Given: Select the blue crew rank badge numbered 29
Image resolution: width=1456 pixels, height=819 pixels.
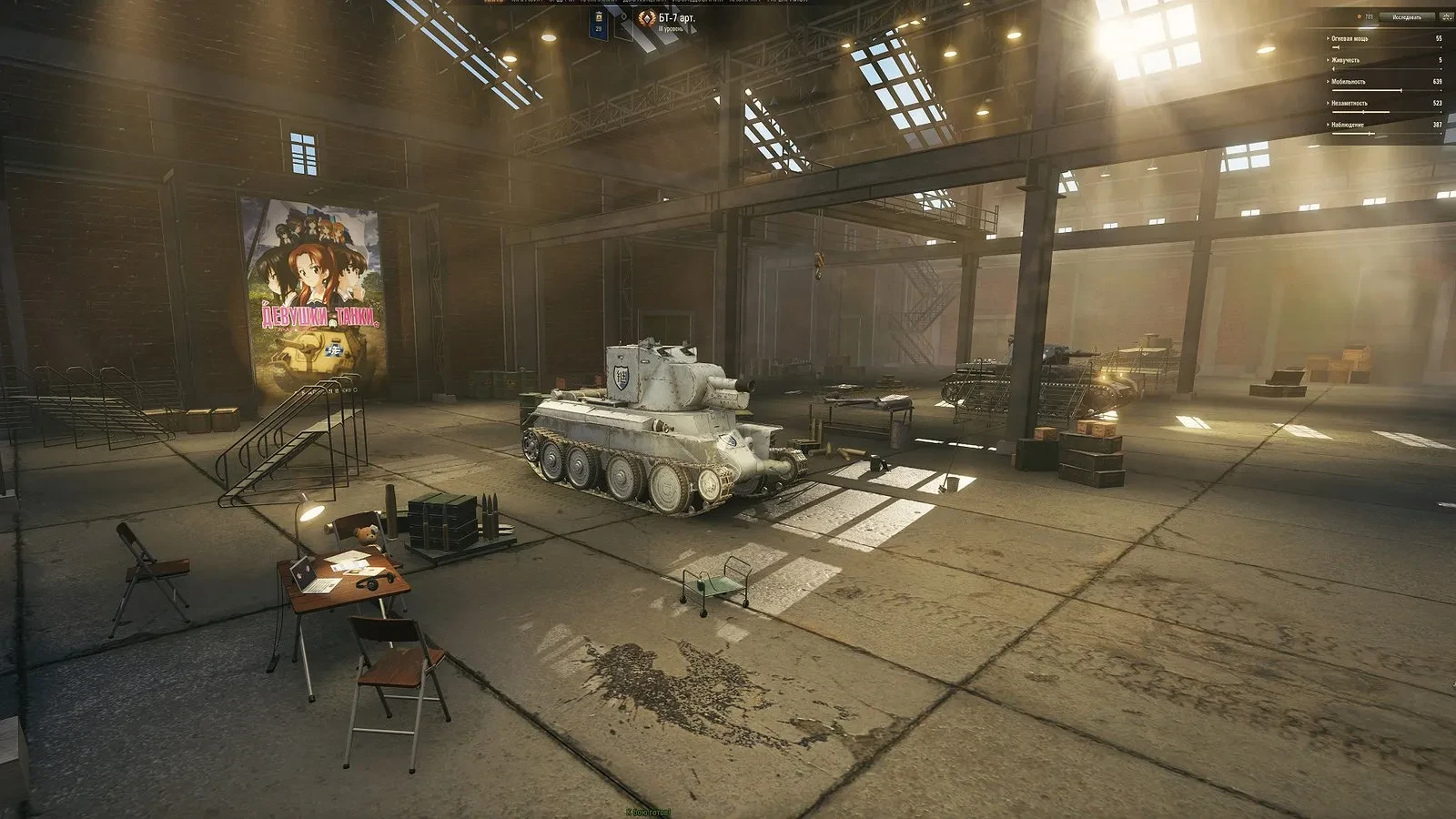Looking at the screenshot, I should (x=599, y=23).
